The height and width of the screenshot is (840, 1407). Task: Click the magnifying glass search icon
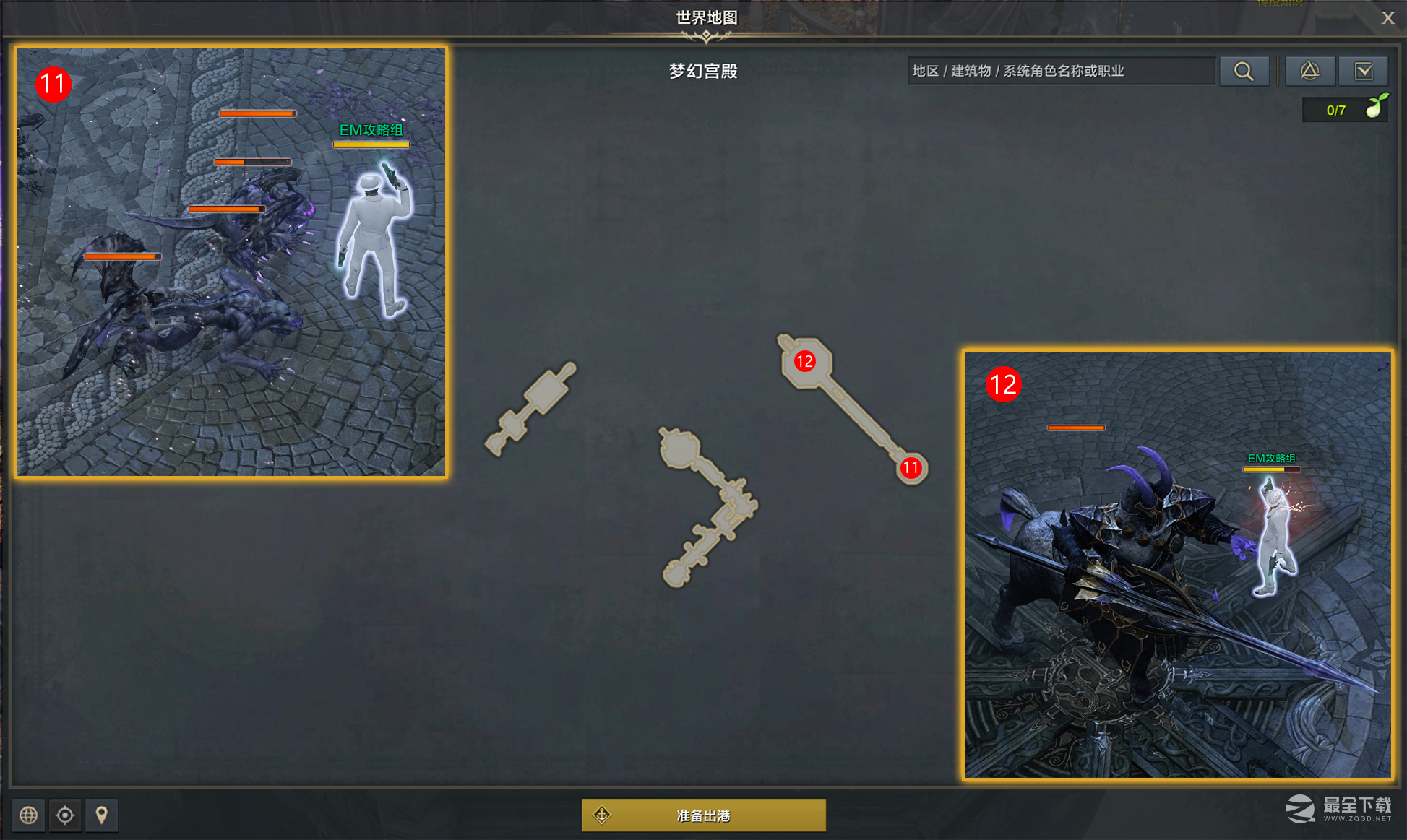click(x=1244, y=70)
